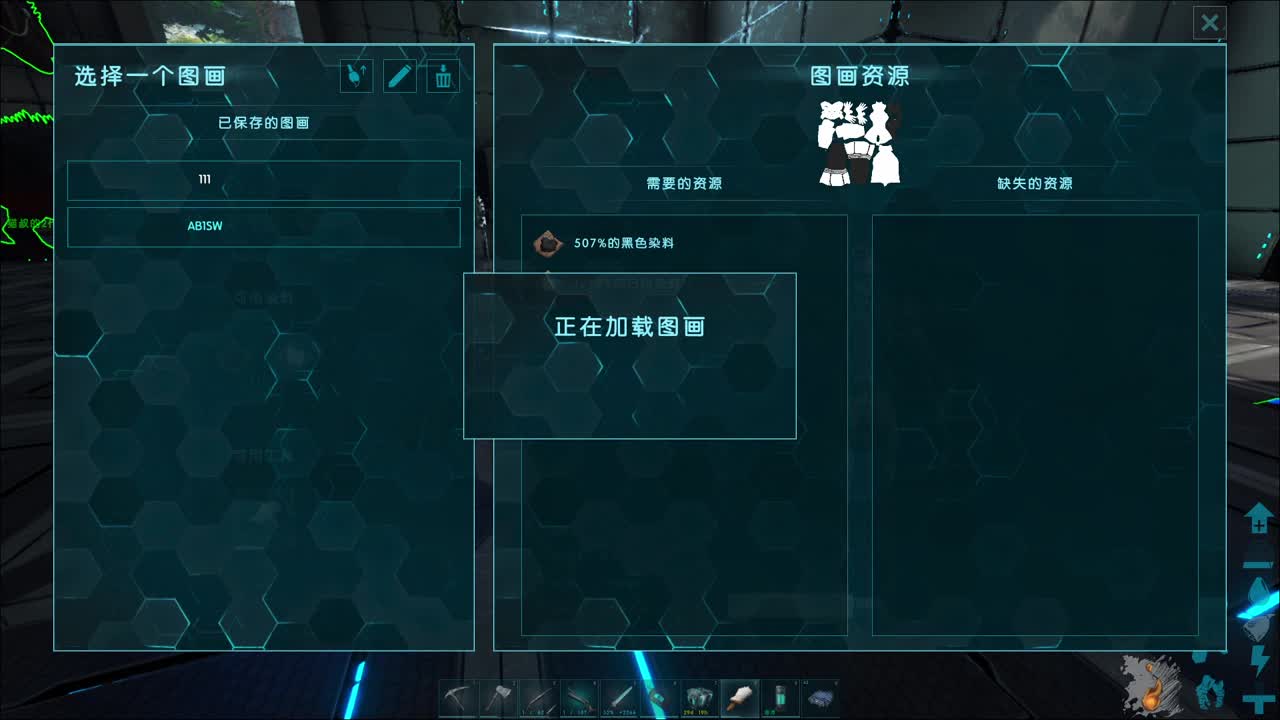Click the pencil rename painting icon
Image resolution: width=1280 pixels, height=720 pixels.
[399, 76]
